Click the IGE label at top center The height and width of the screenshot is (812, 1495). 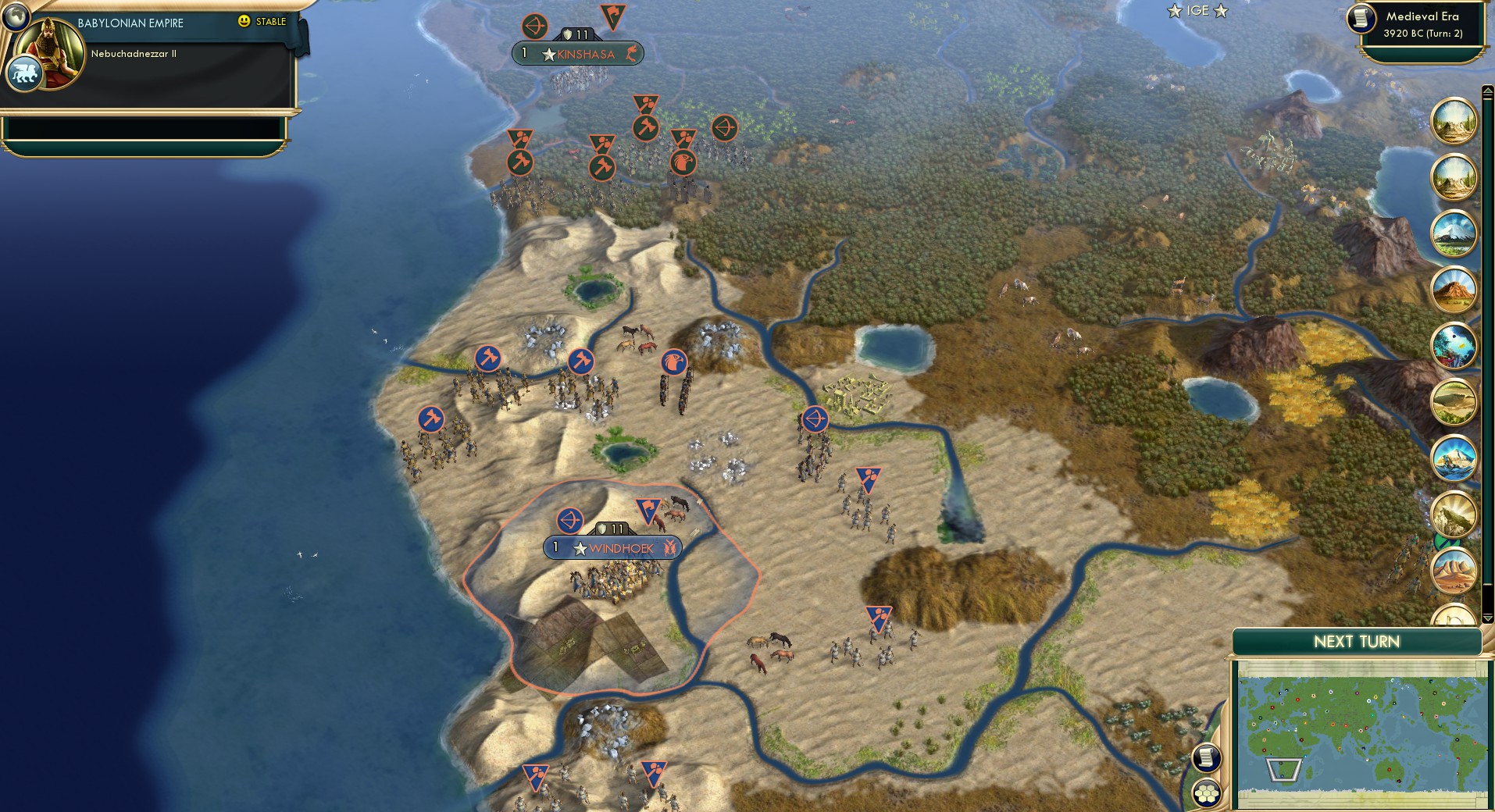[1200, 11]
